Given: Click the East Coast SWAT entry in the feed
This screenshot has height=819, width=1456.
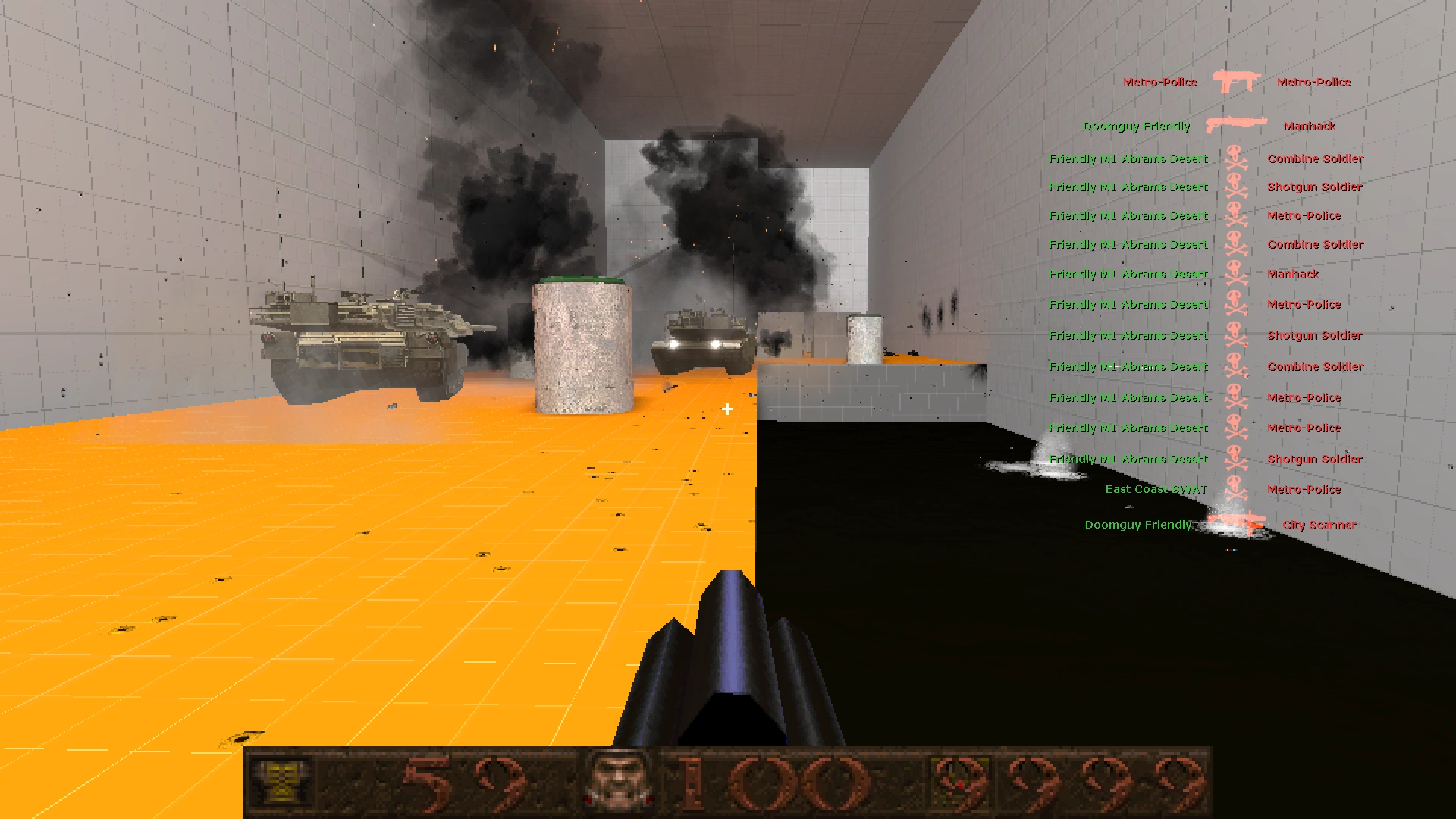Looking at the screenshot, I should [x=1155, y=490].
